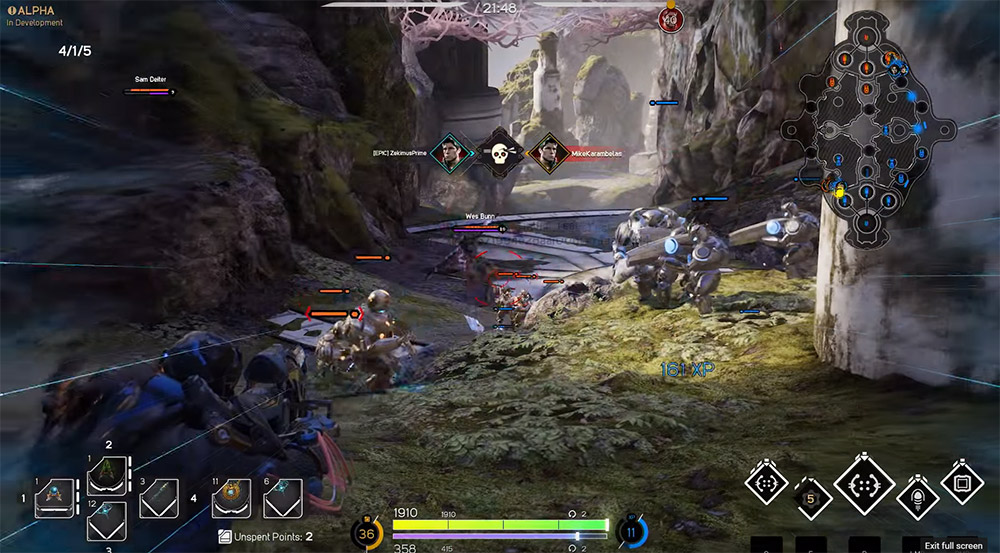Pick the card slot marked 6

tap(283, 496)
